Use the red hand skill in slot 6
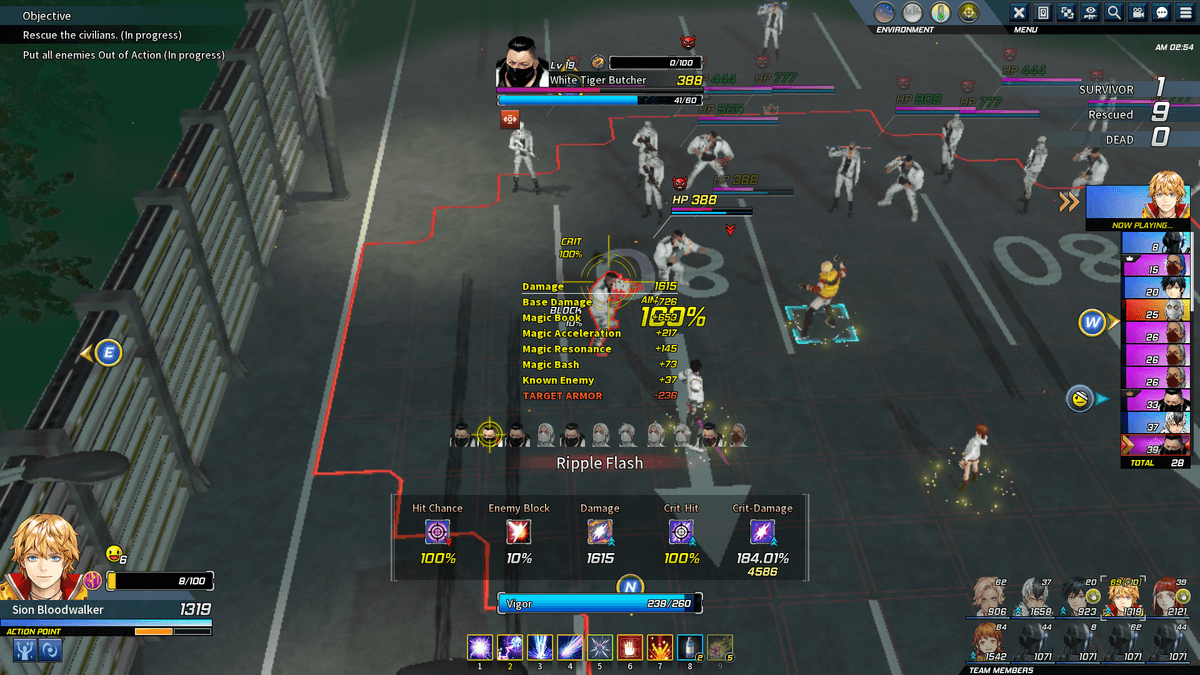 point(629,647)
